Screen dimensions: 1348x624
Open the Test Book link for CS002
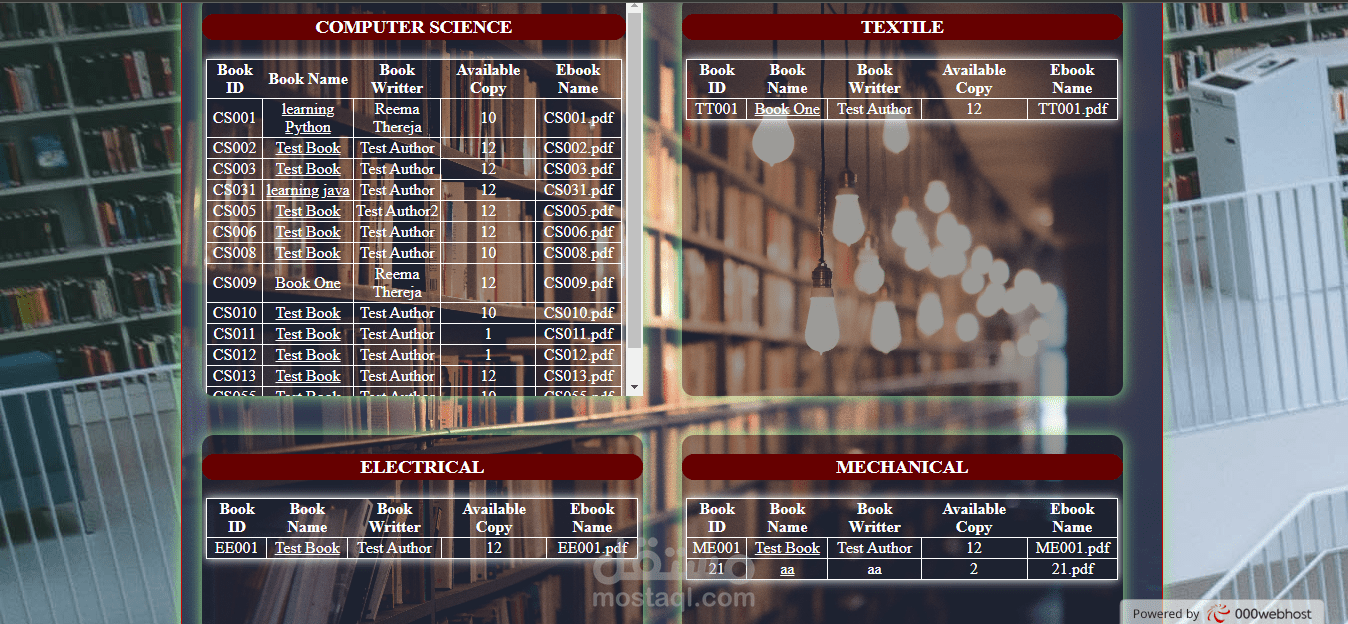pos(308,148)
